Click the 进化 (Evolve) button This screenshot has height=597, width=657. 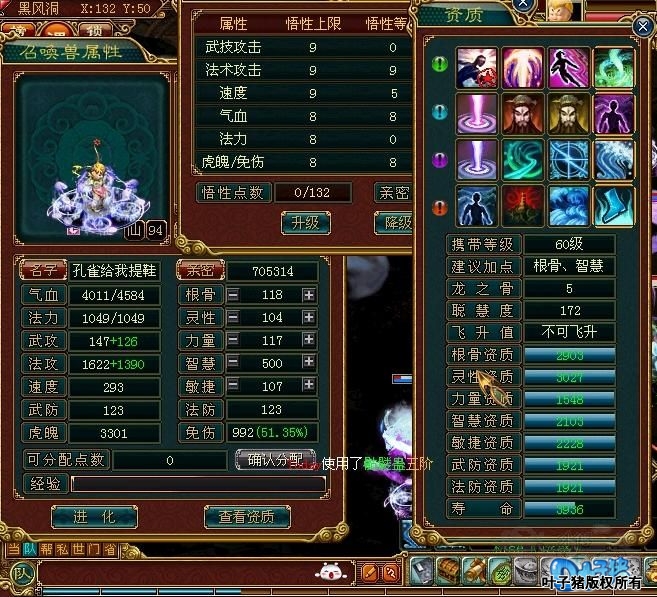(x=93, y=516)
